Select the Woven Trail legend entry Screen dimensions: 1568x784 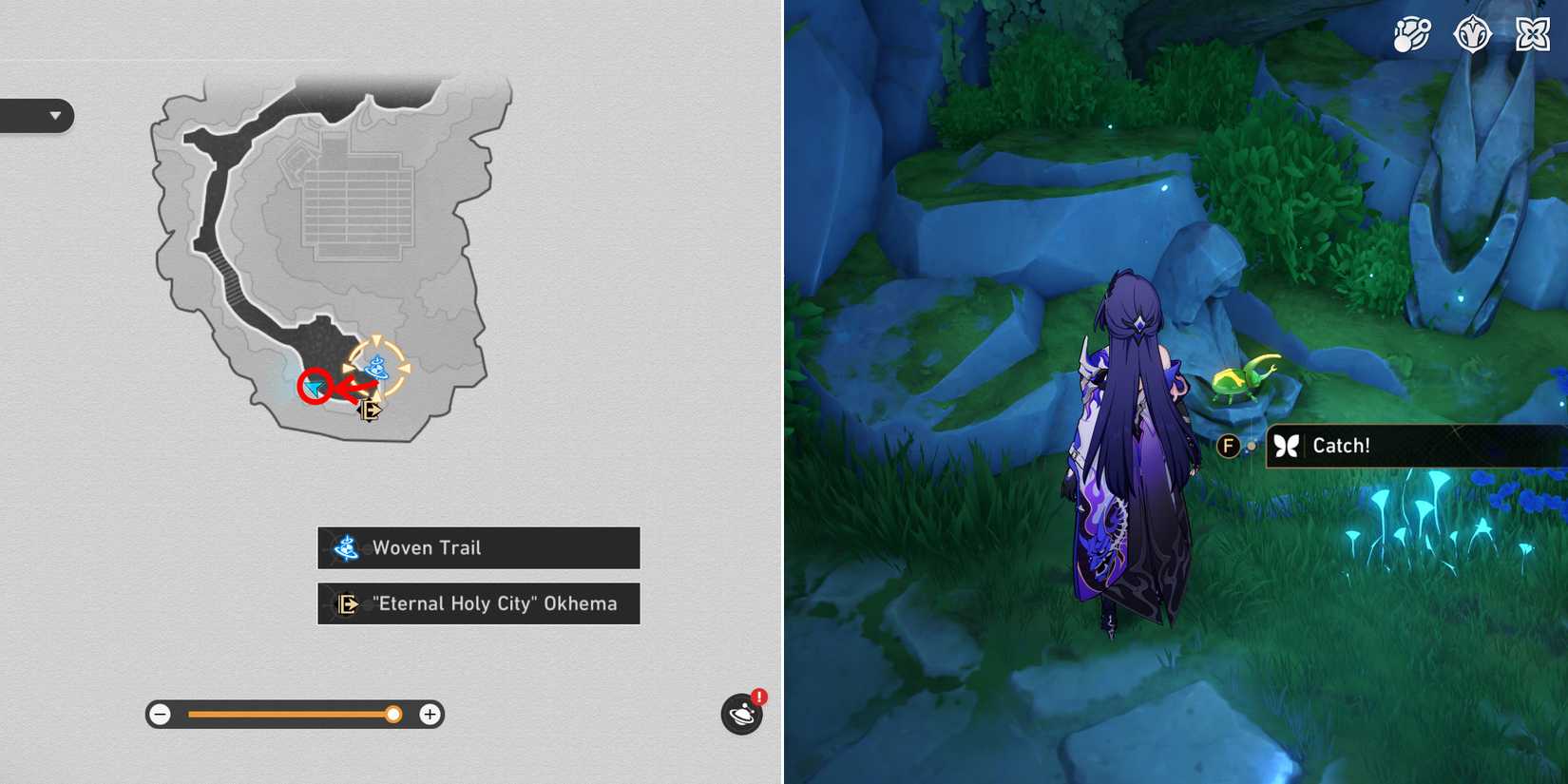click(x=478, y=547)
